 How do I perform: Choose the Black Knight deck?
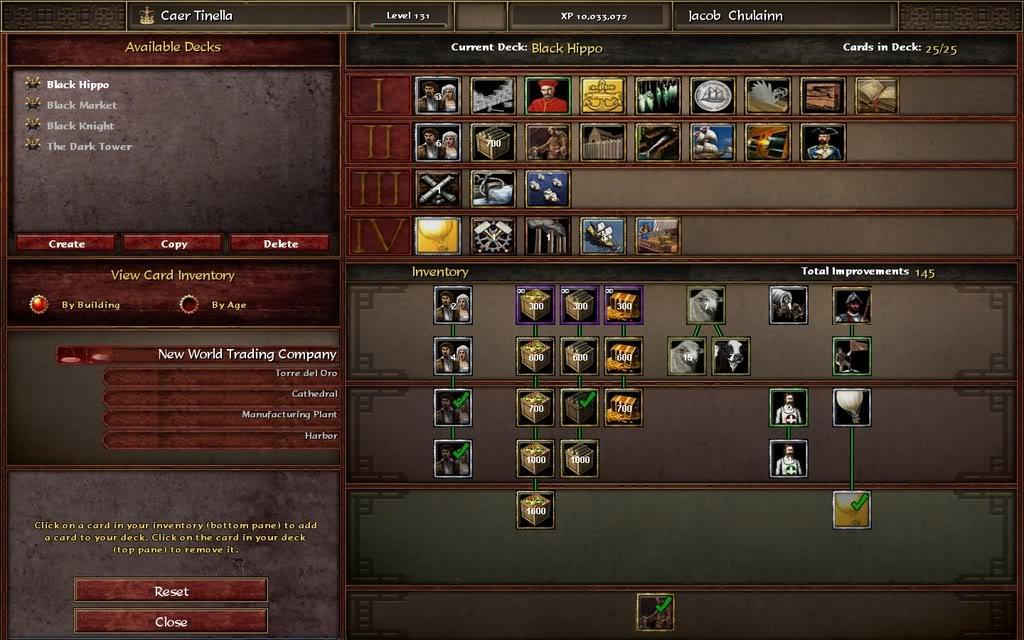click(x=80, y=126)
